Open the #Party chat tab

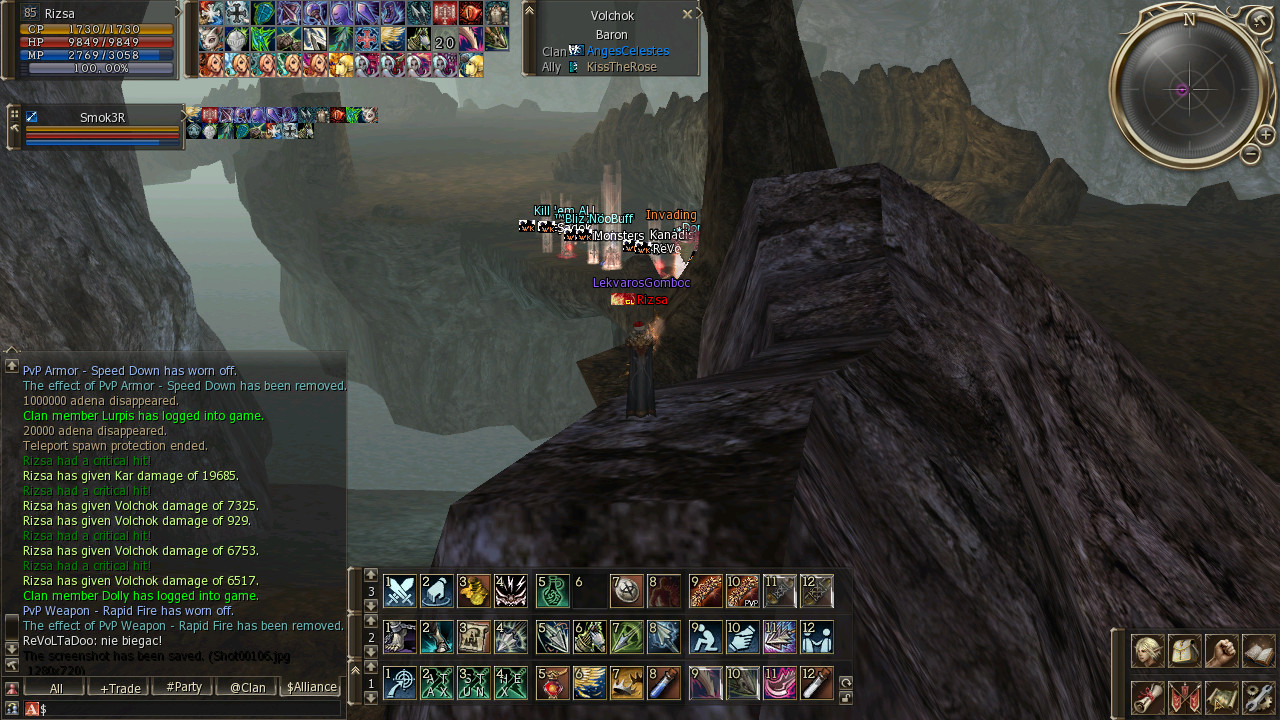[184, 688]
